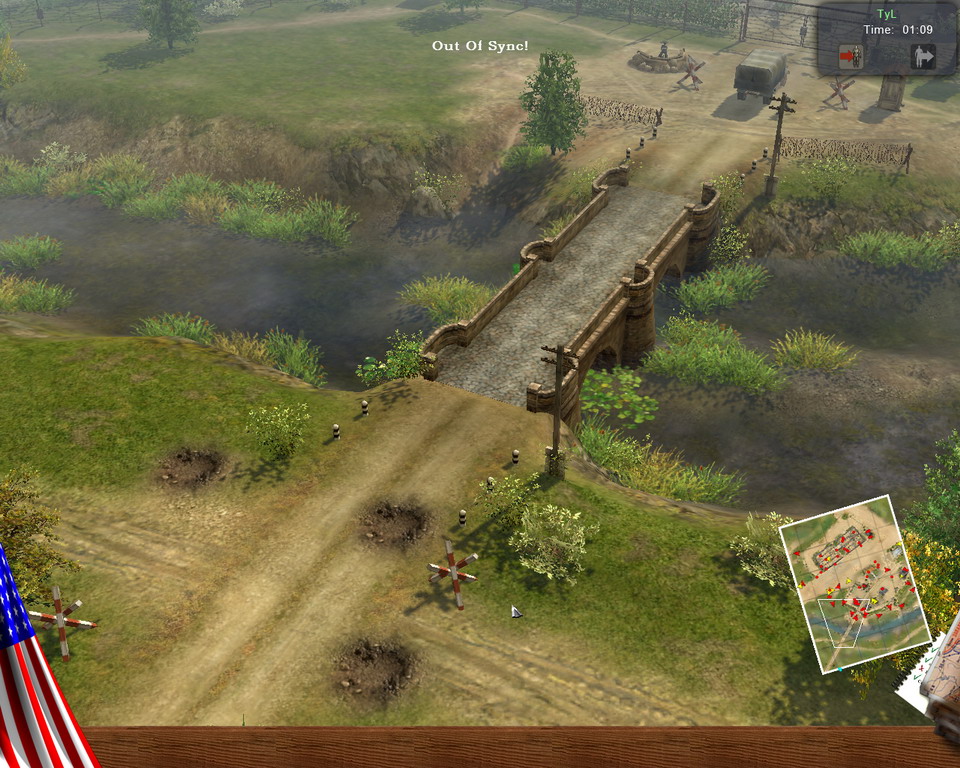
Task: Click the red arrow soldier icon
Action: pyautogui.click(x=851, y=57)
